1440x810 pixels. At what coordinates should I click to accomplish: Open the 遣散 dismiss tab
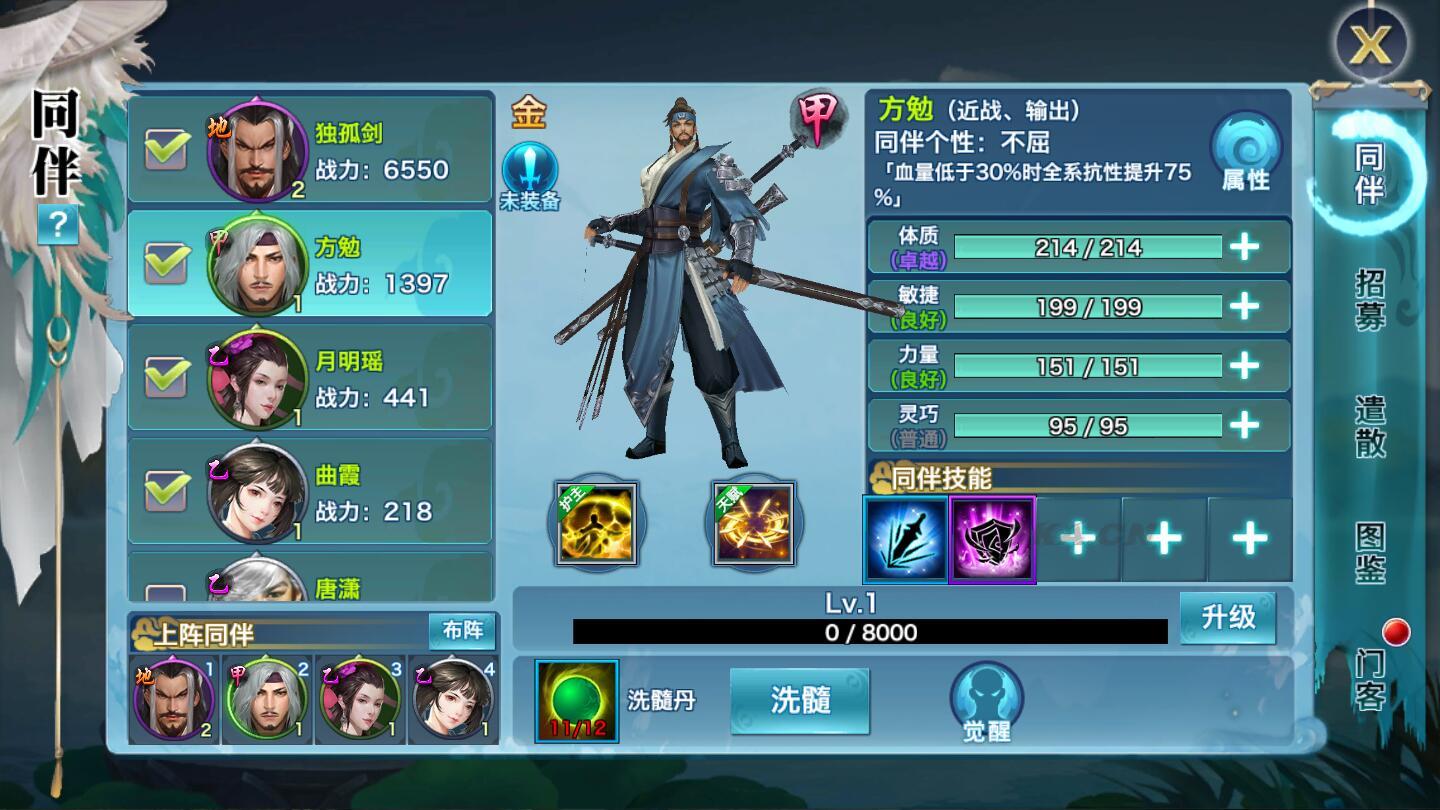tap(1370, 426)
